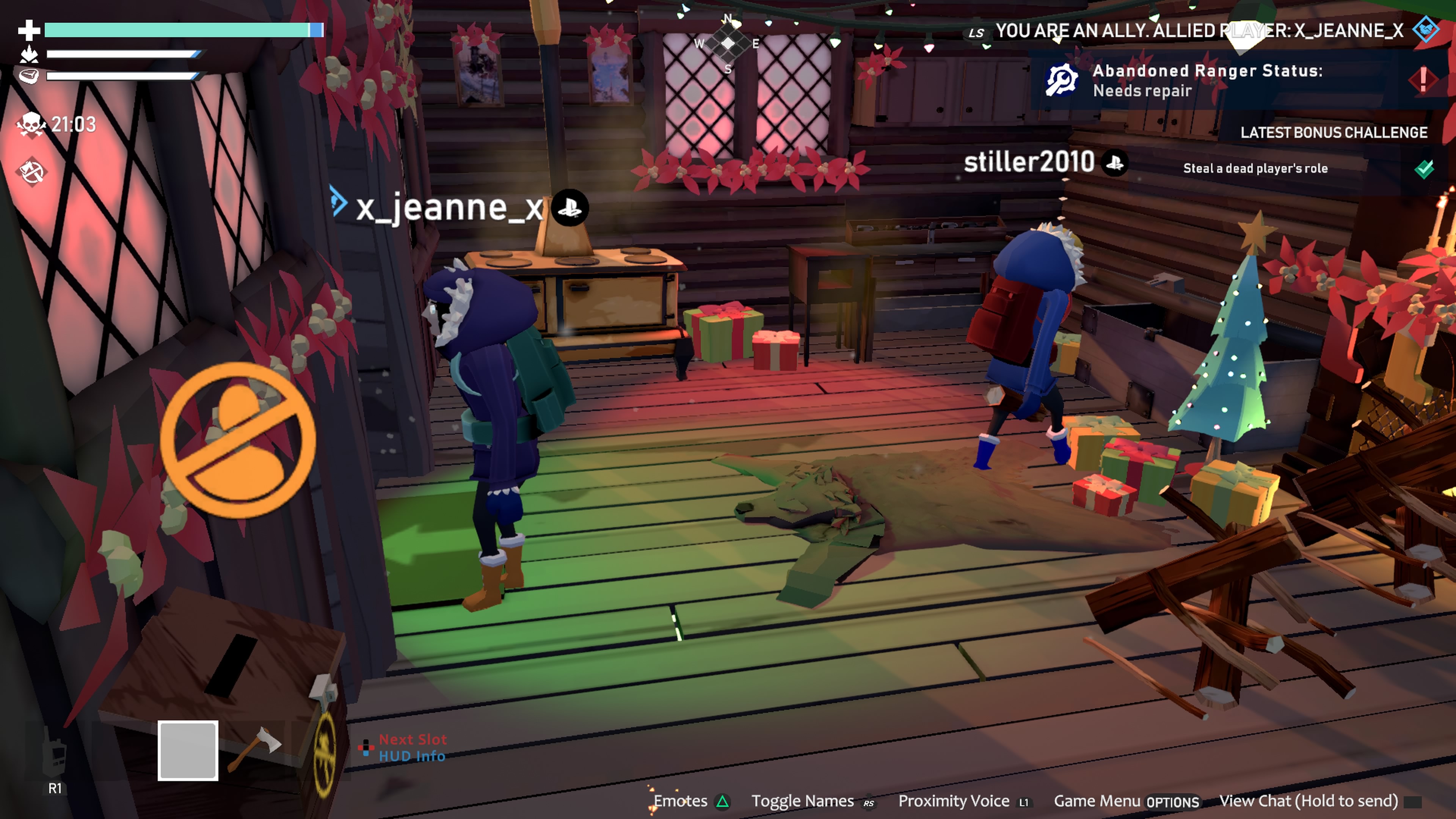Click the green bonus challenge checkmark
1456x819 pixels.
tap(1424, 168)
